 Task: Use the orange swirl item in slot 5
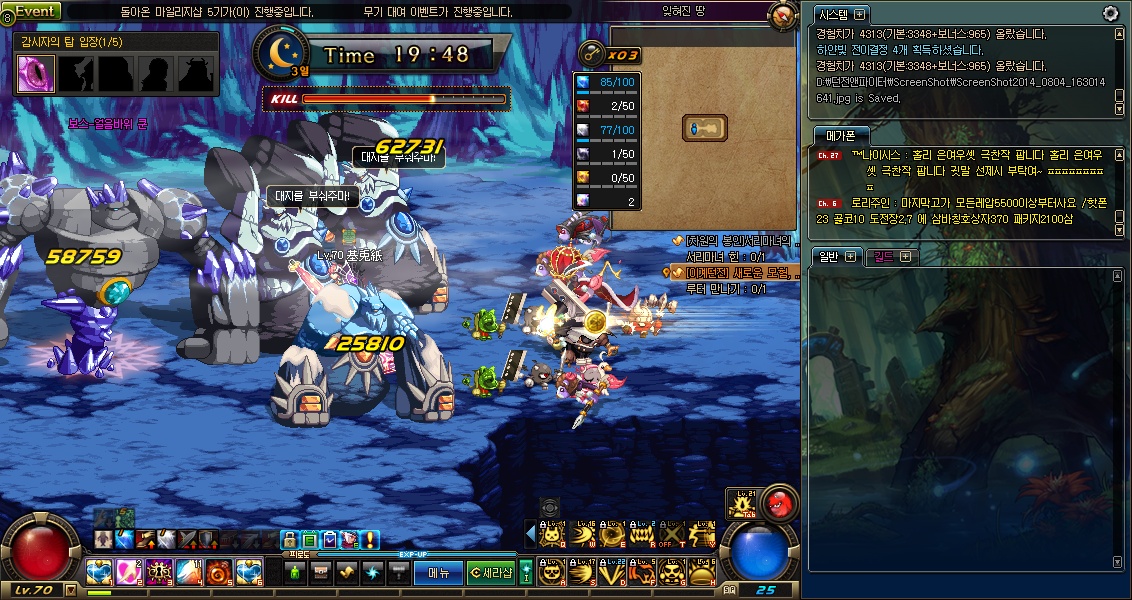219,572
